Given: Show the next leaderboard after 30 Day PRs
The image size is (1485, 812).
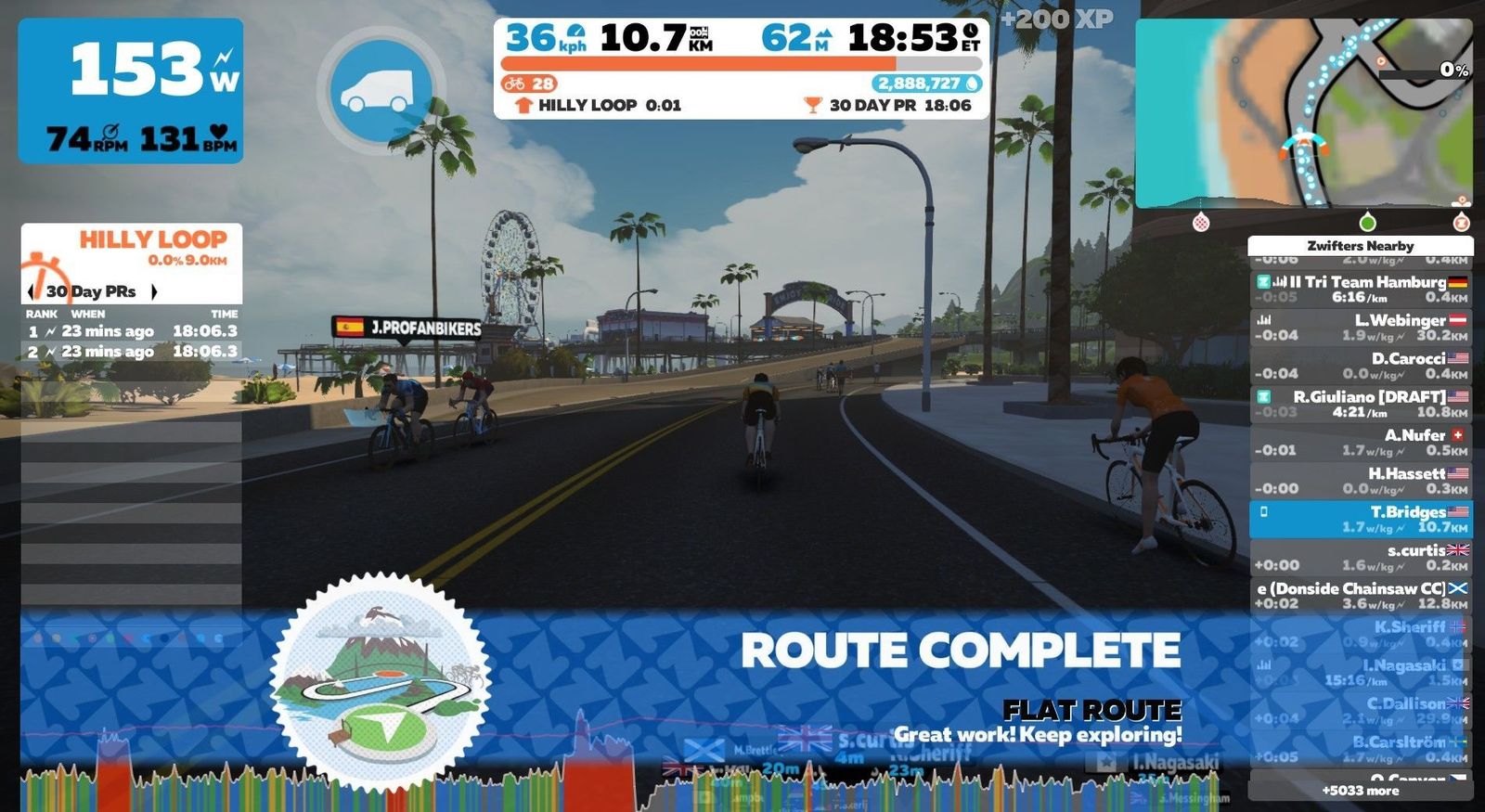Looking at the screenshot, I should pyautogui.click(x=154, y=291).
